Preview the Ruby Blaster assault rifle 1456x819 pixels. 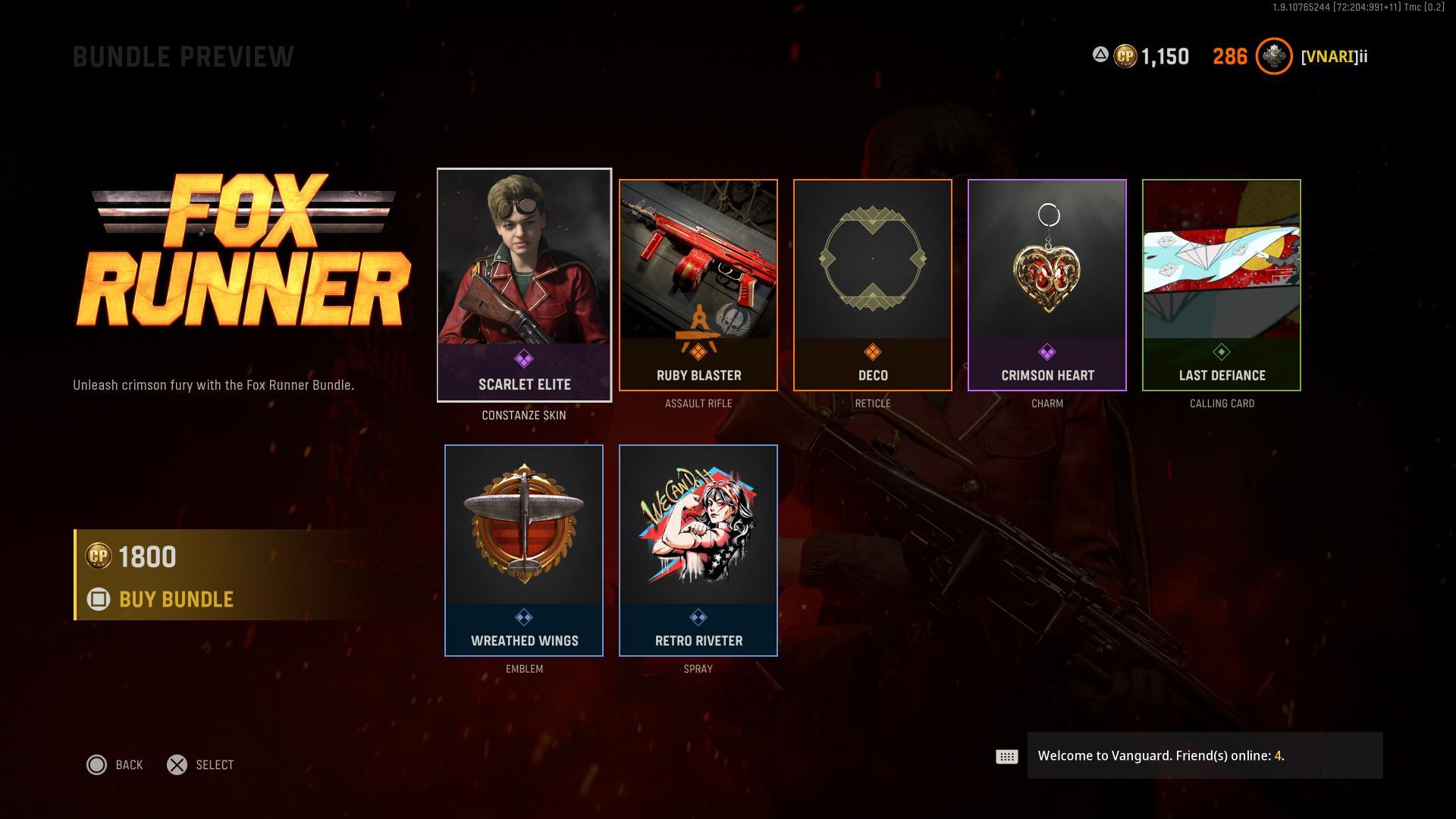[x=698, y=285]
